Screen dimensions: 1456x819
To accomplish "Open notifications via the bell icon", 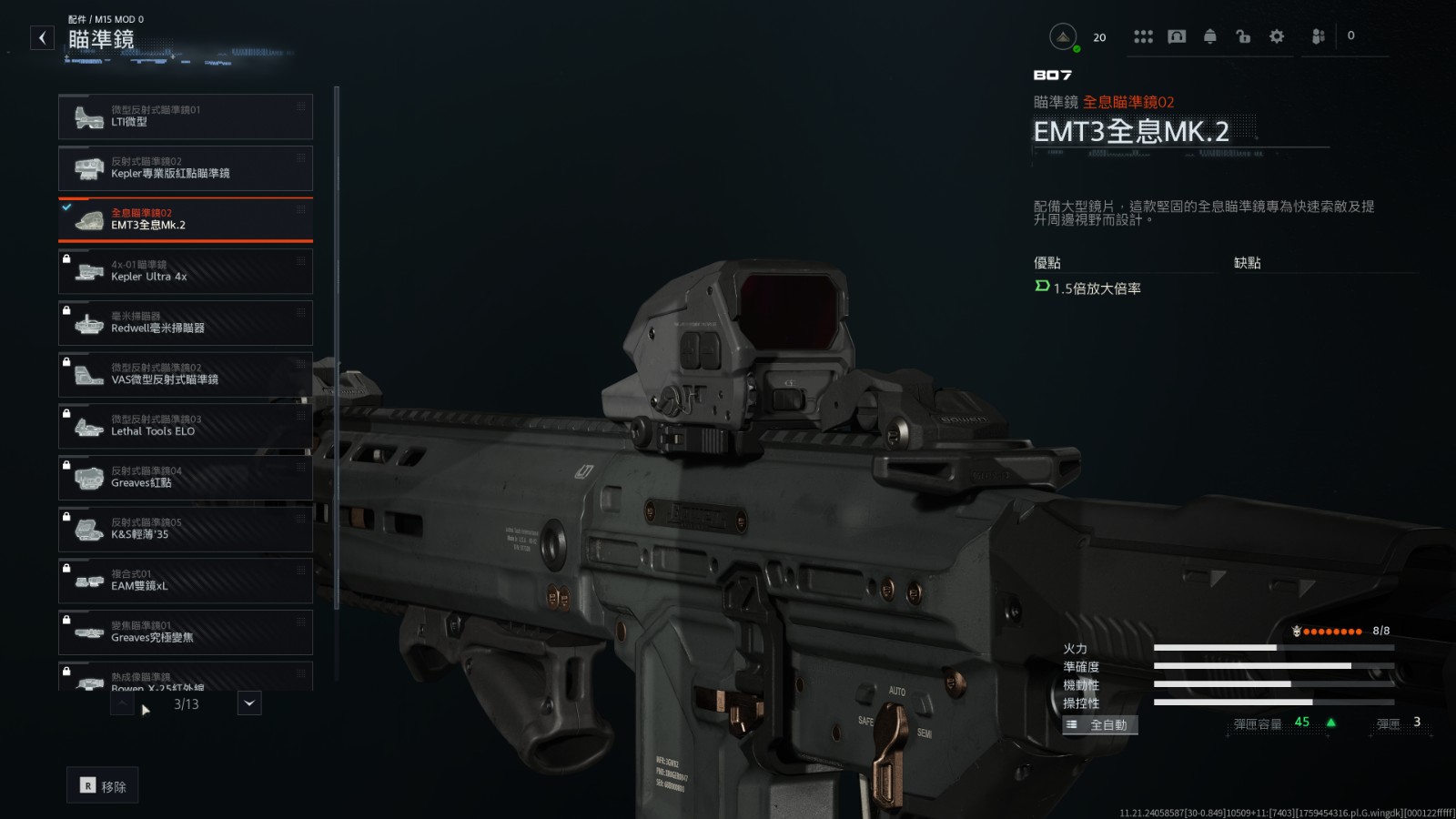I will 1210,36.
